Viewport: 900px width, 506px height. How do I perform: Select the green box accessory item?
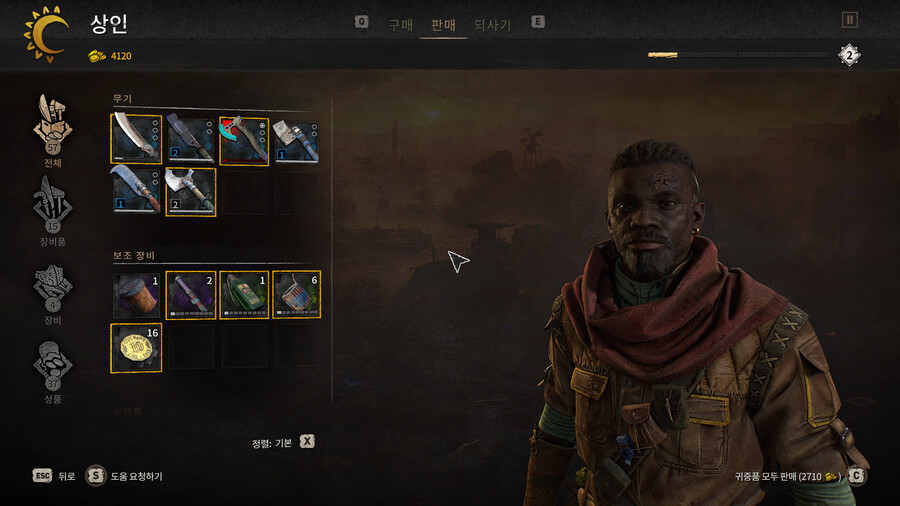point(244,295)
